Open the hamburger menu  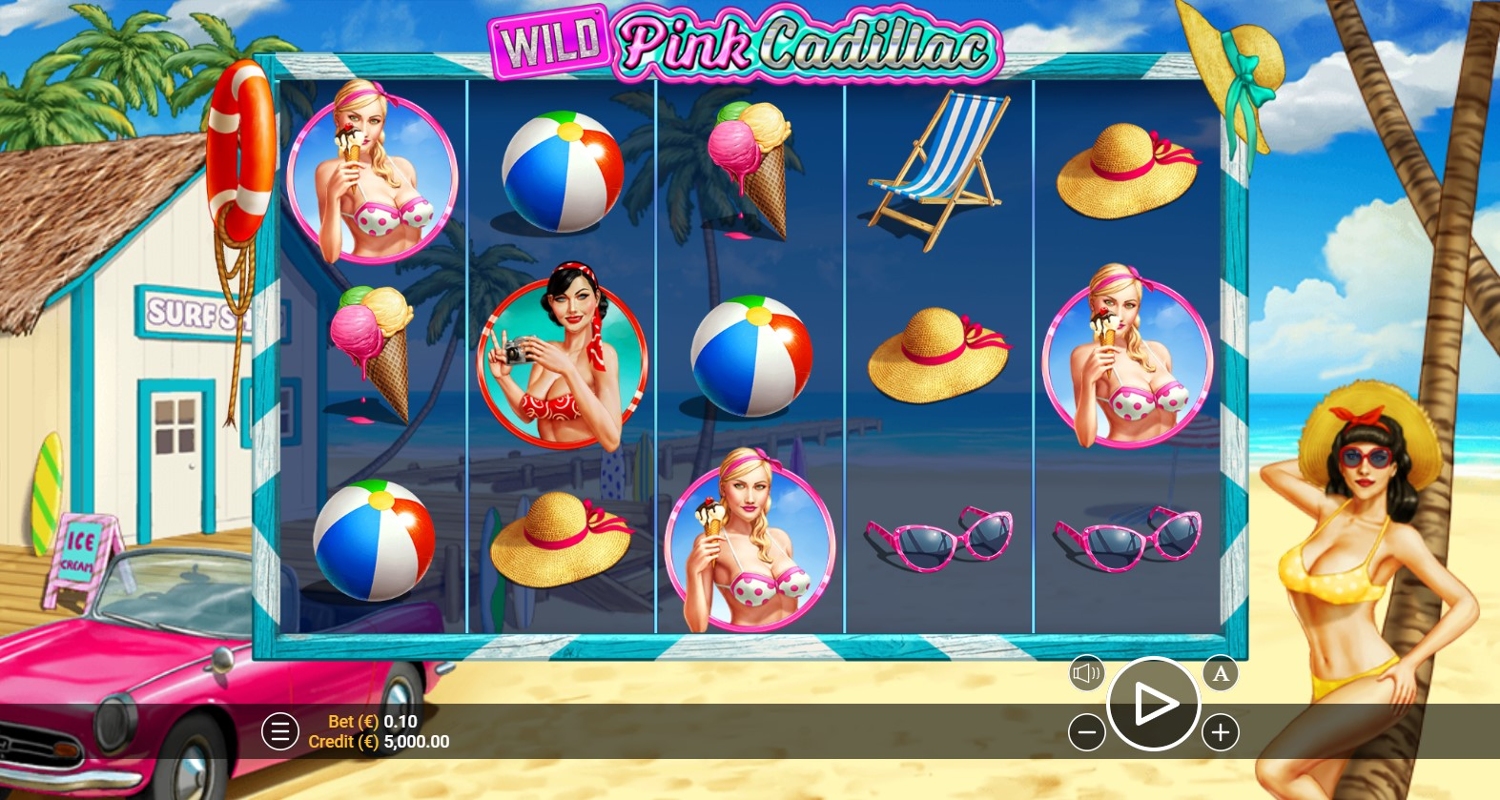click(x=280, y=732)
